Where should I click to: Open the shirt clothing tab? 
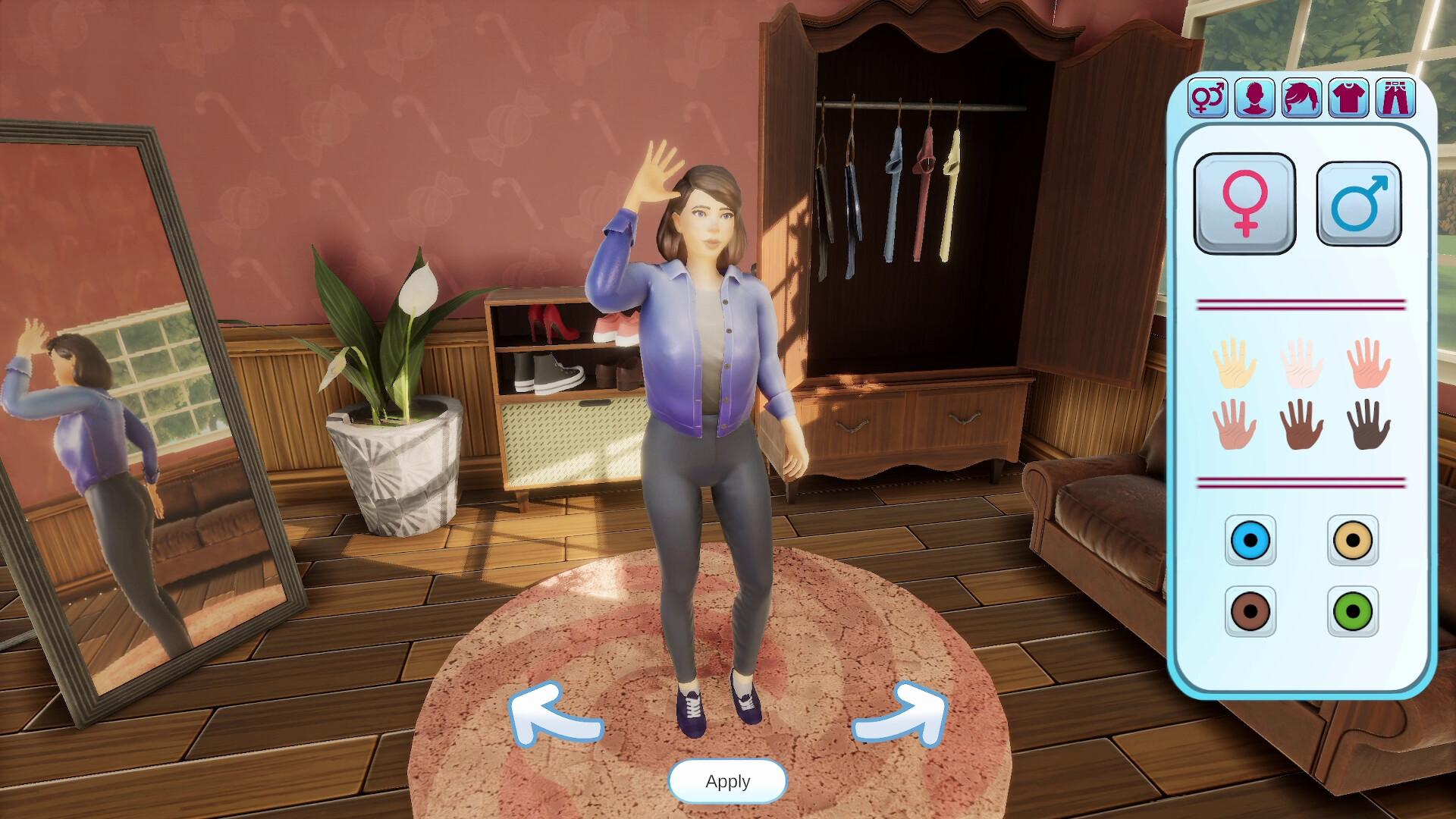pyautogui.click(x=1348, y=98)
